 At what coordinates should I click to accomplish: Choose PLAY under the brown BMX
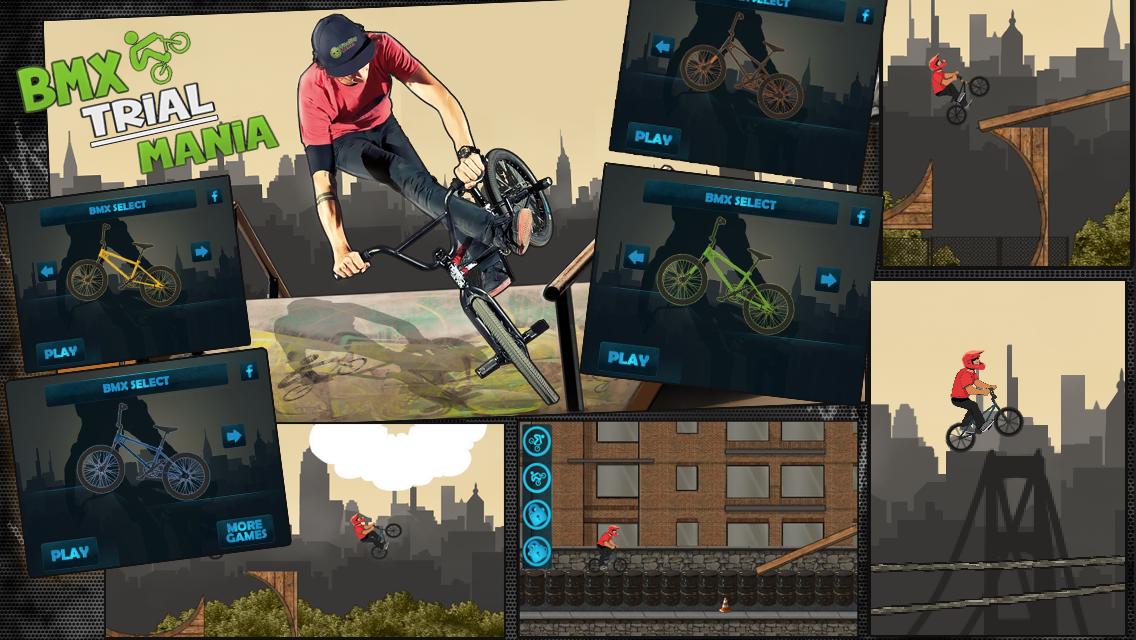click(x=653, y=138)
